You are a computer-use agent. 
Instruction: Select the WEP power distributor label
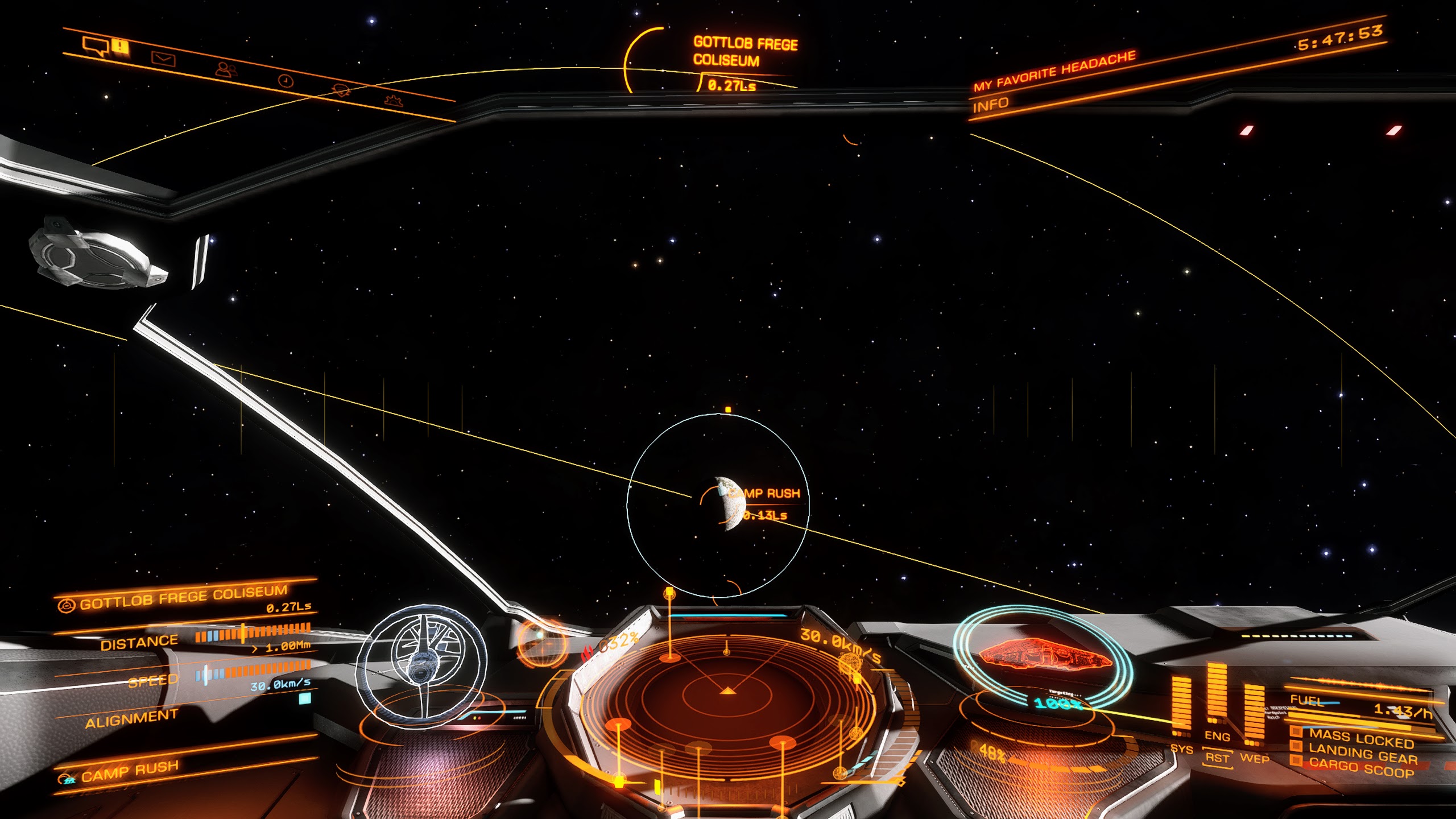pos(1254,759)
